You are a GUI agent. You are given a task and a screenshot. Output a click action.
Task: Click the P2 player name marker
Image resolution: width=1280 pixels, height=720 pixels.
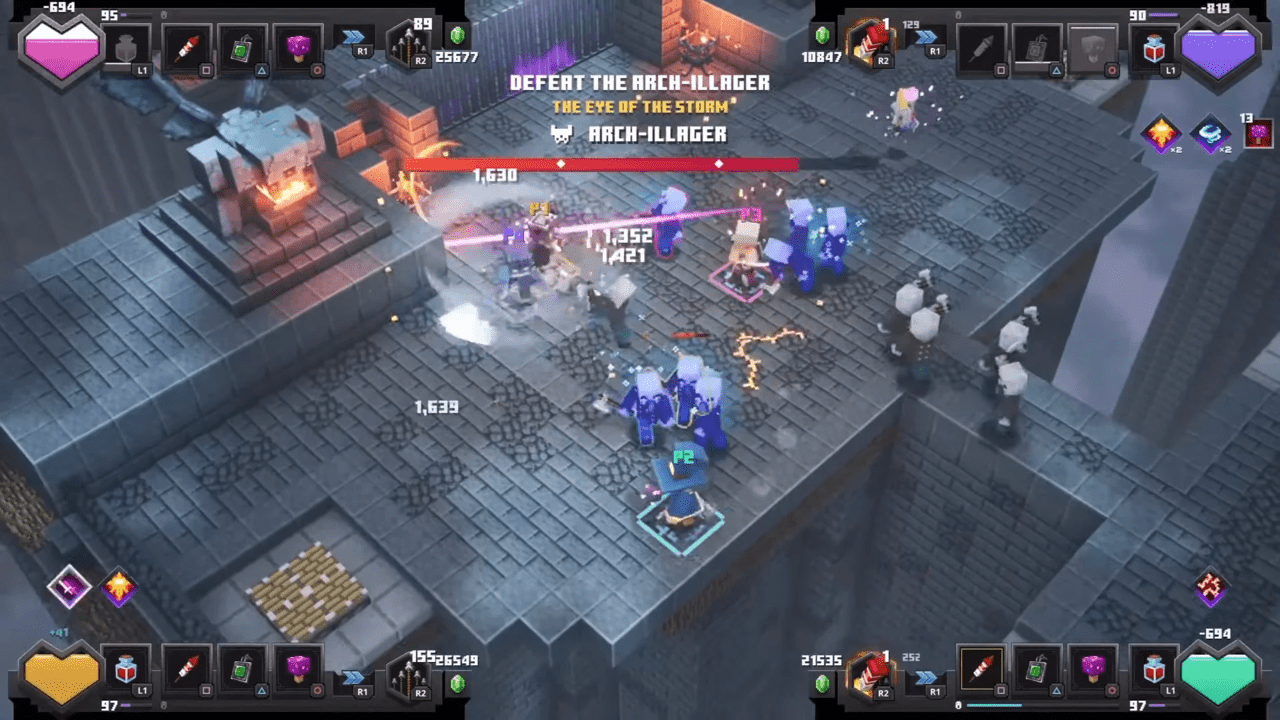684,458
